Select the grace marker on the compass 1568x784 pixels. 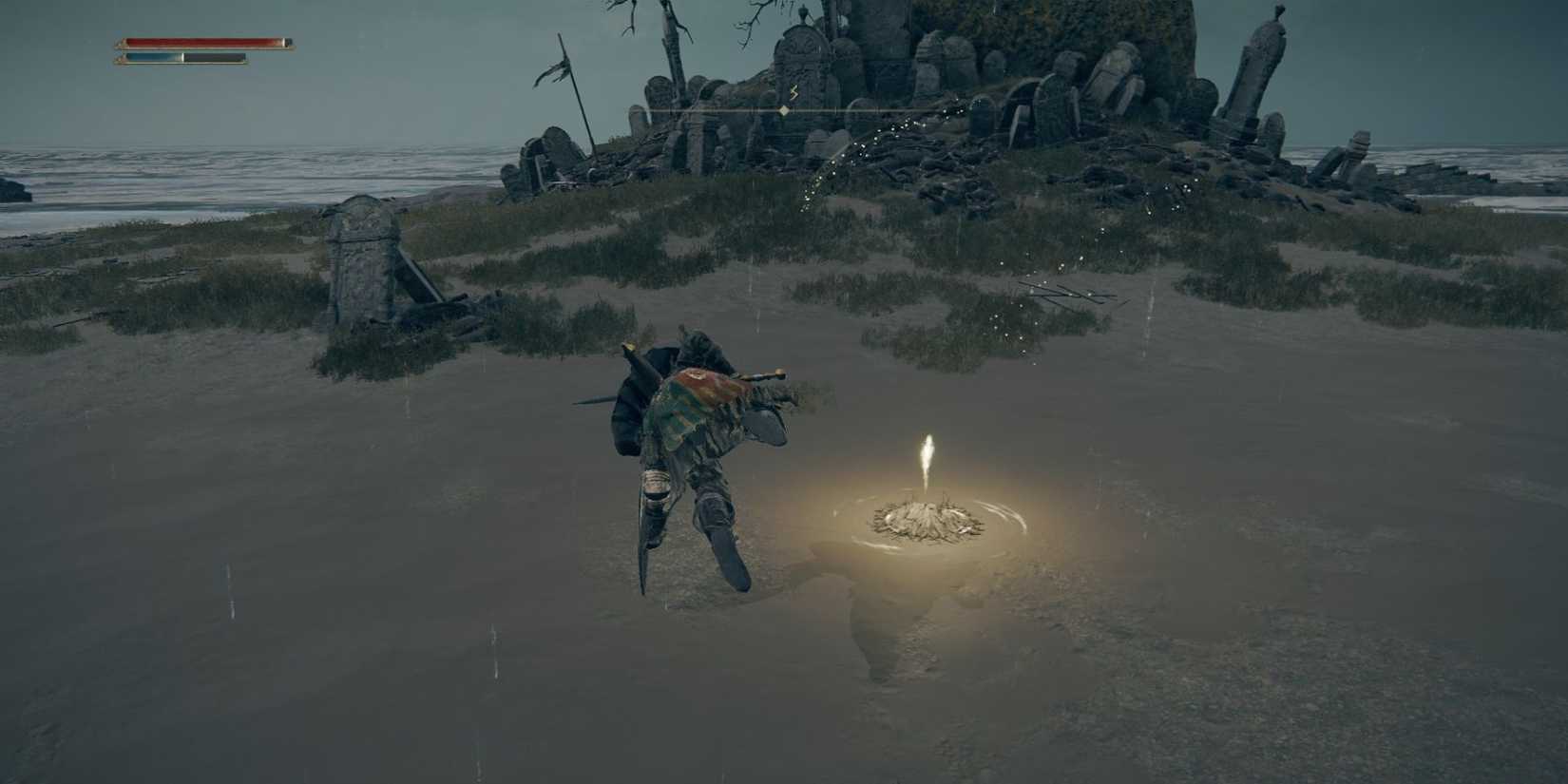tap(794, 91)
